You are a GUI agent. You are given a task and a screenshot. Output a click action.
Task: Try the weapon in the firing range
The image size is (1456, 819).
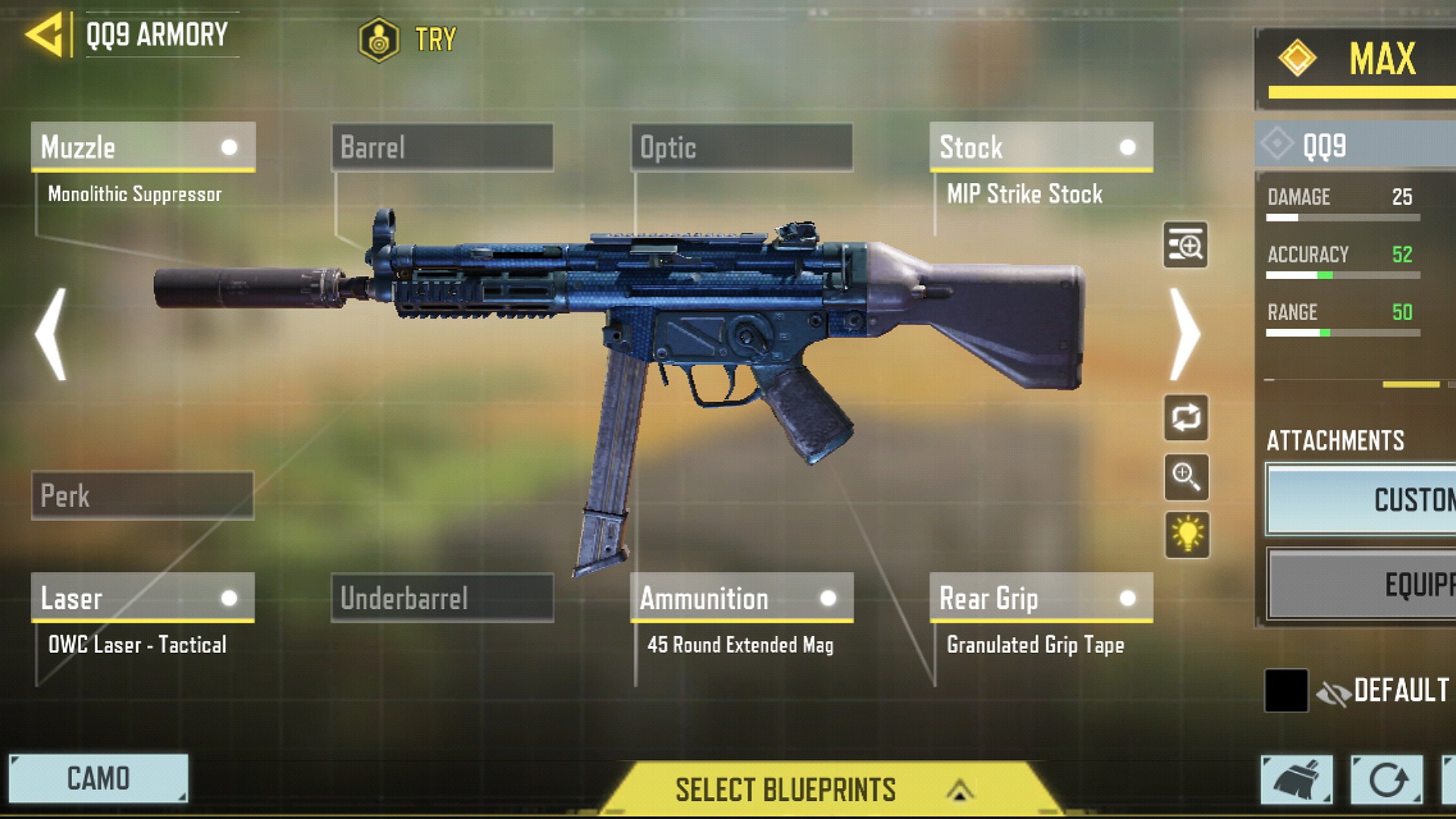(408, 39)
